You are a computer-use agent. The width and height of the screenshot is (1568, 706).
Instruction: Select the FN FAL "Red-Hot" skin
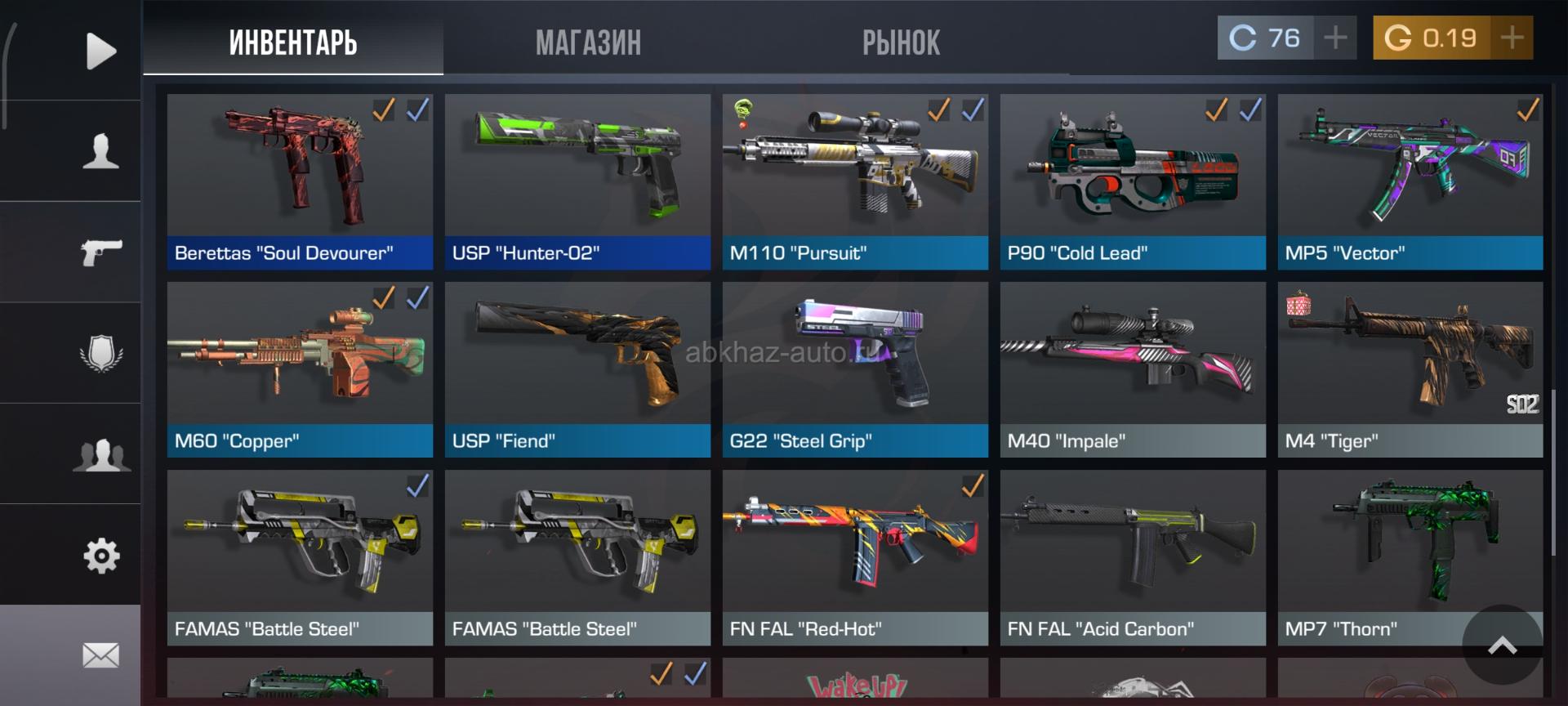pos(855,557)
